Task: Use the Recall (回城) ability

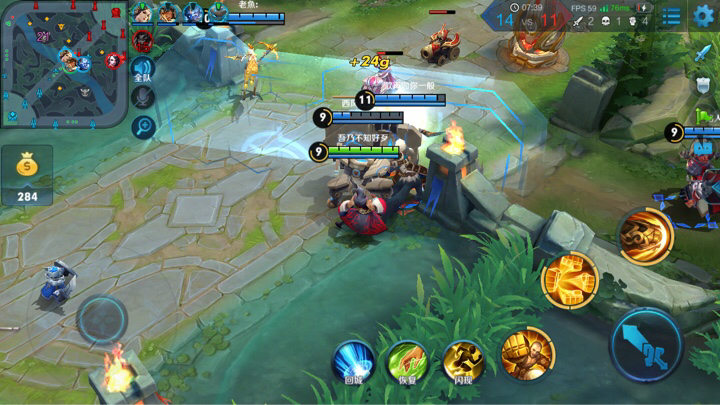Action: click(x=353, y=360)
